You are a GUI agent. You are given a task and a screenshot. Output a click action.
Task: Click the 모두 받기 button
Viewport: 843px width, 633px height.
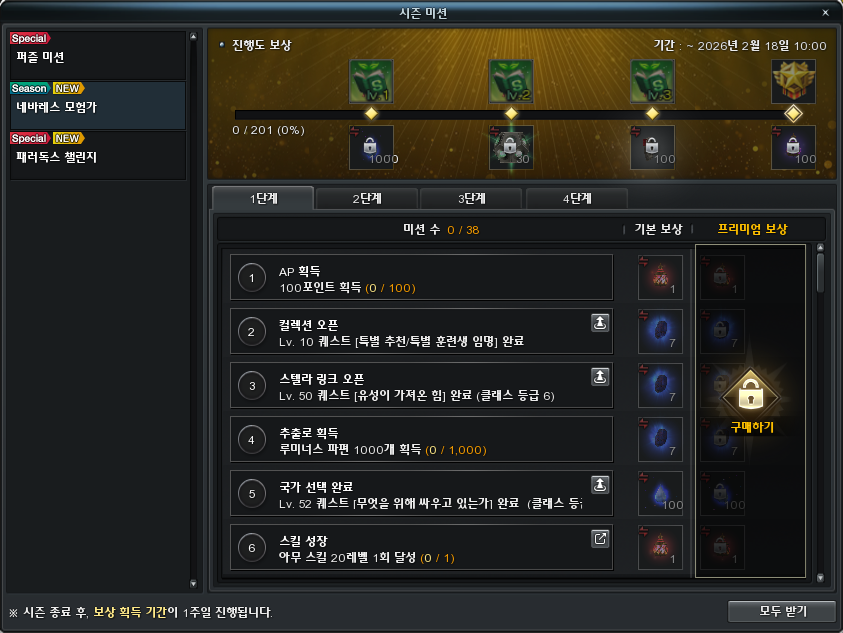coord(781,610)
